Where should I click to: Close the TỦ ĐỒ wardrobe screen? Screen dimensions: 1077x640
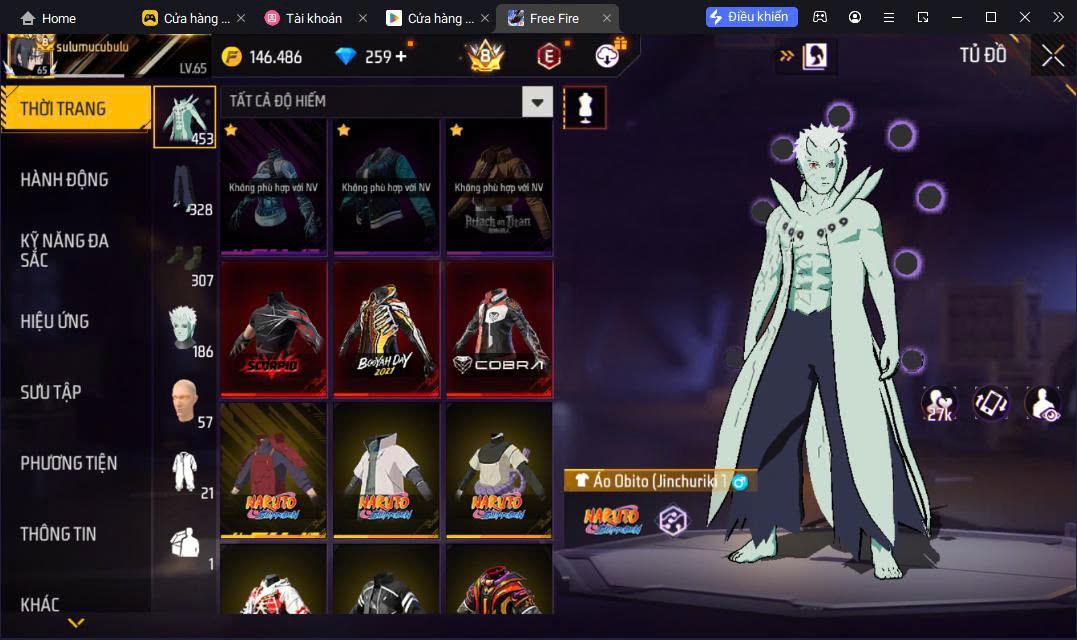[x=1052, y=56]
